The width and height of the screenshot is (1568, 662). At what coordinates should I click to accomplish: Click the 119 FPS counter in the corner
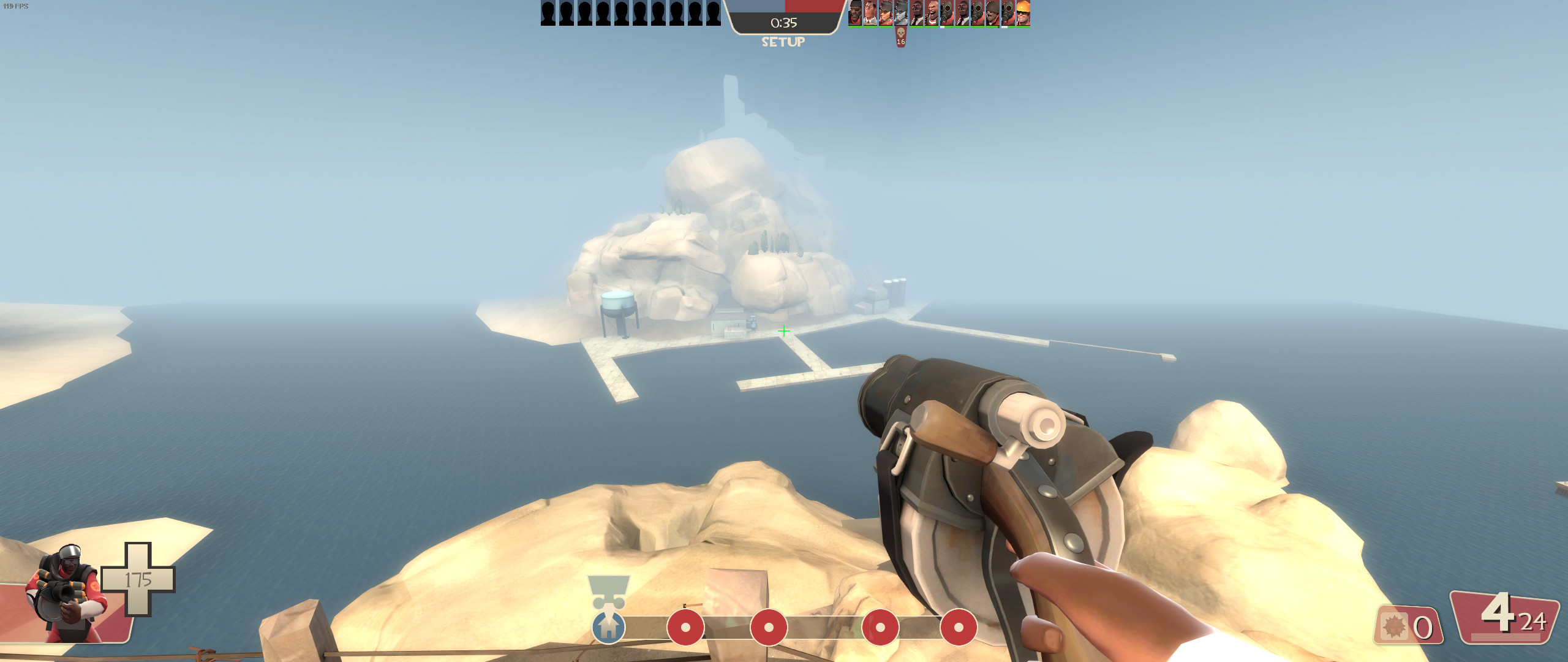(x=15, y=5)
